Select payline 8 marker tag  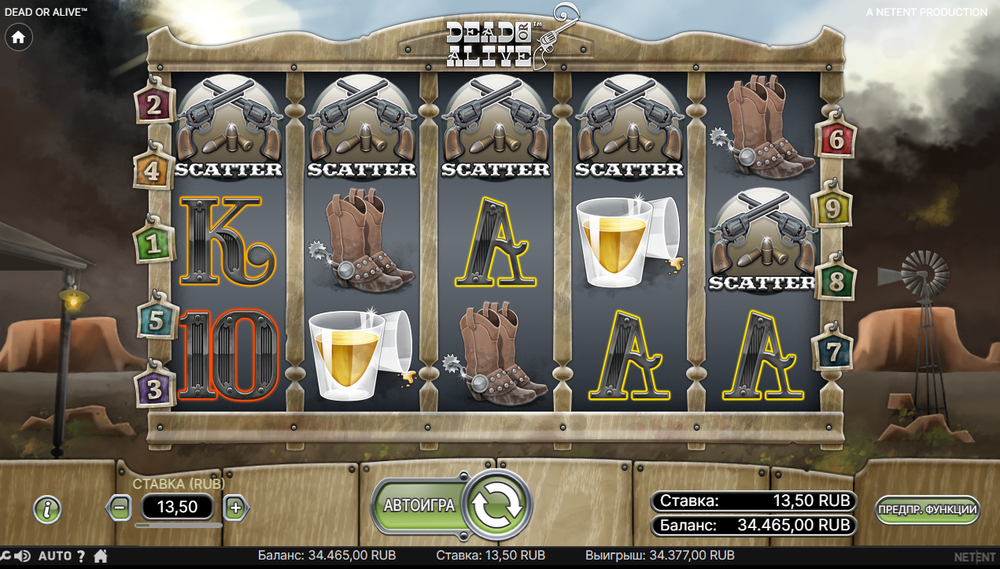836,281
